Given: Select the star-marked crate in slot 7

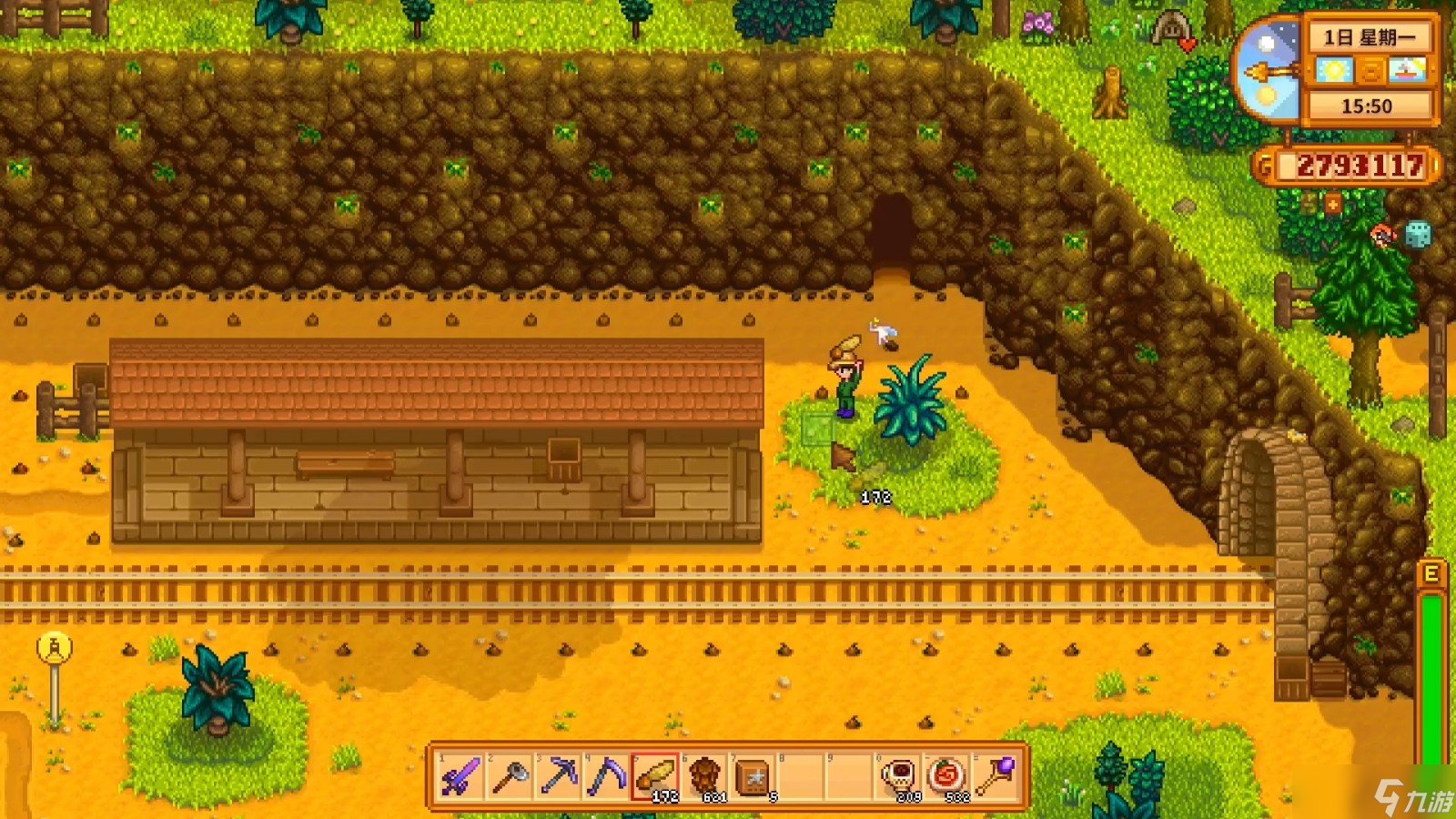Looking at the screenshot, I should (753, 776).
